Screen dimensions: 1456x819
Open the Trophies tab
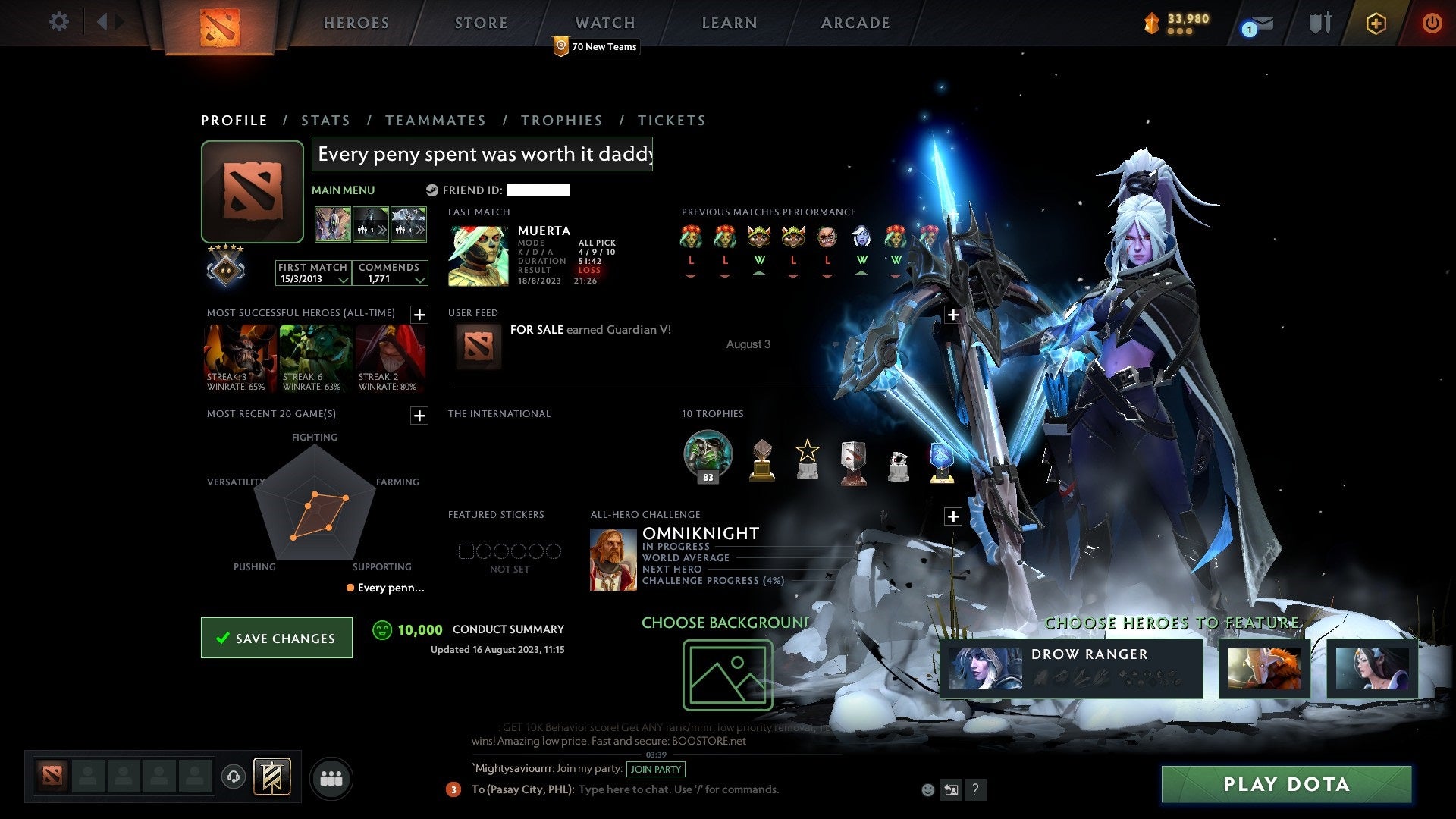pos(561,121)
